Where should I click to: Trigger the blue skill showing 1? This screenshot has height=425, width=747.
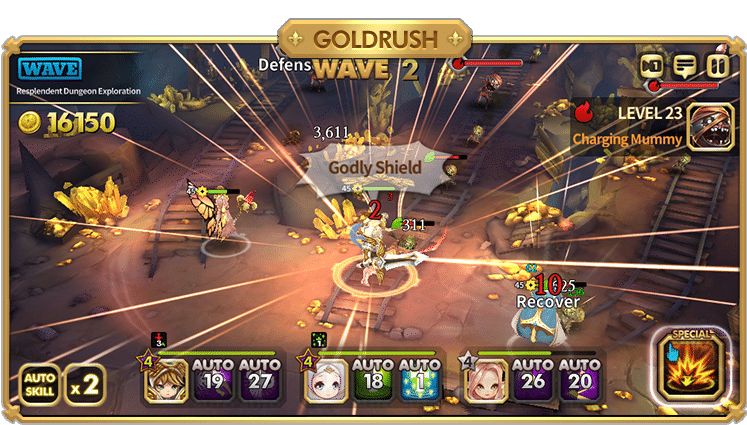coord(418,378)
